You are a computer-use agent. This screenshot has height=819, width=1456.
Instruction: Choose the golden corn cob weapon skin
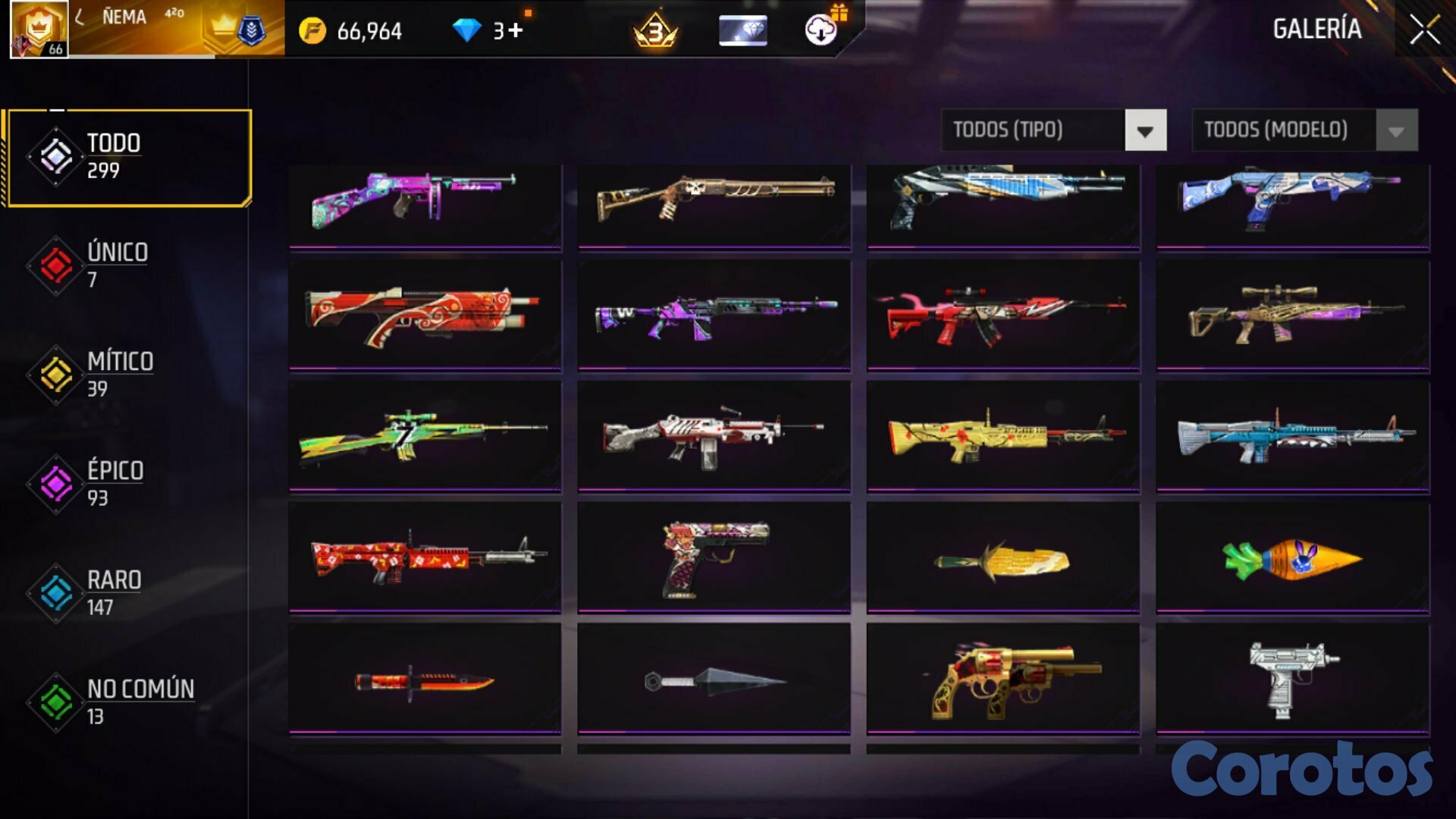coord(1003,559)
